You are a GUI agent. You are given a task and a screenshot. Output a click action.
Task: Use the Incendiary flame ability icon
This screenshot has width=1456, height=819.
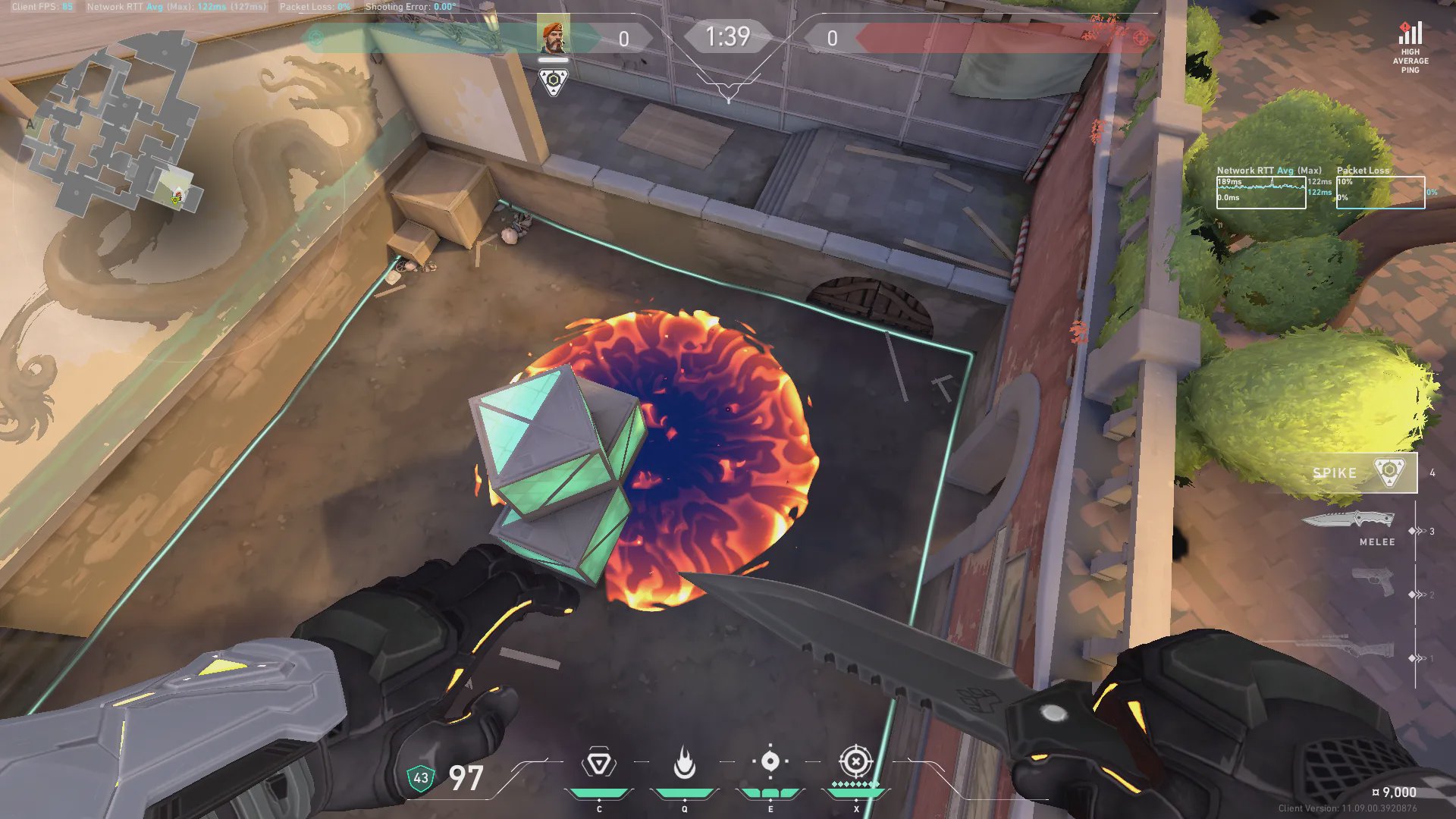click(684, 763)
